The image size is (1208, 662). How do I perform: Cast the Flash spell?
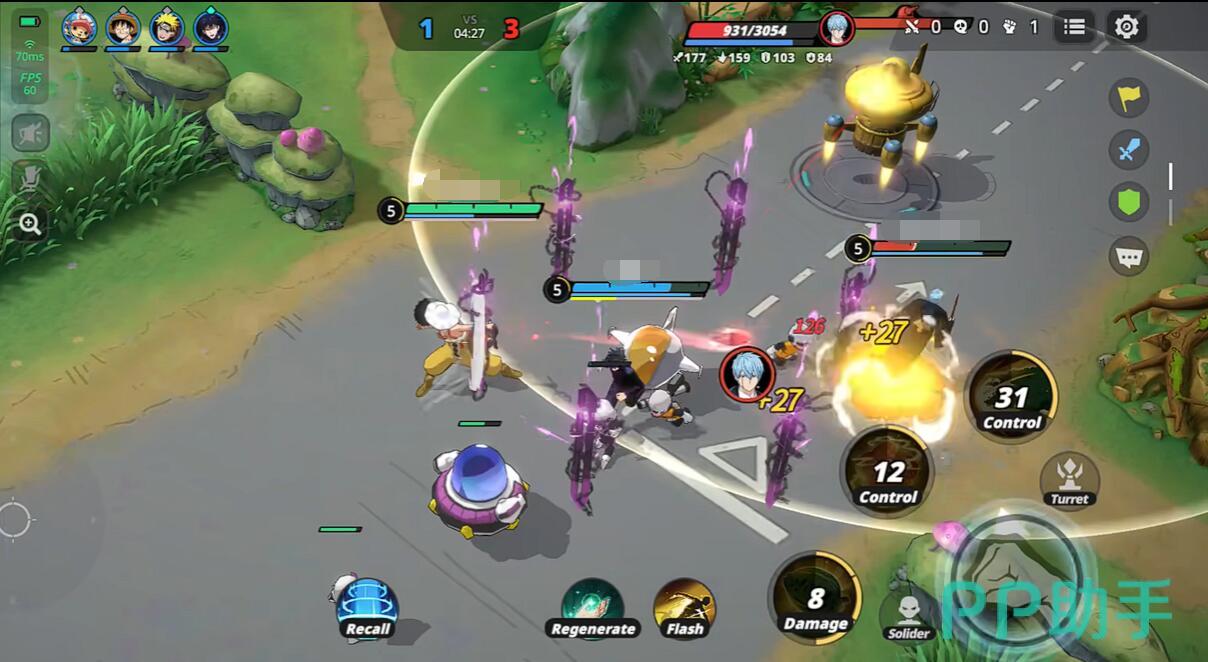coord(685,607)
